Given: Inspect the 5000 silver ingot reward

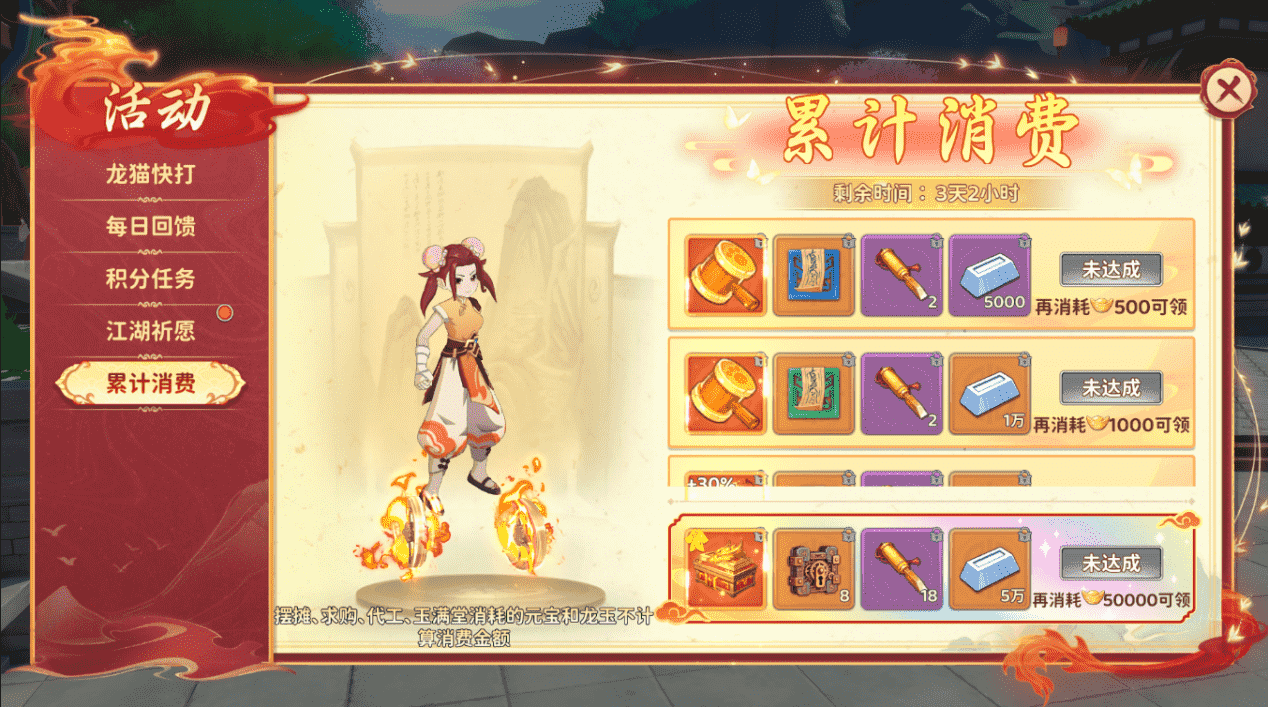Looking at the screenshot, I should (988, 275).
